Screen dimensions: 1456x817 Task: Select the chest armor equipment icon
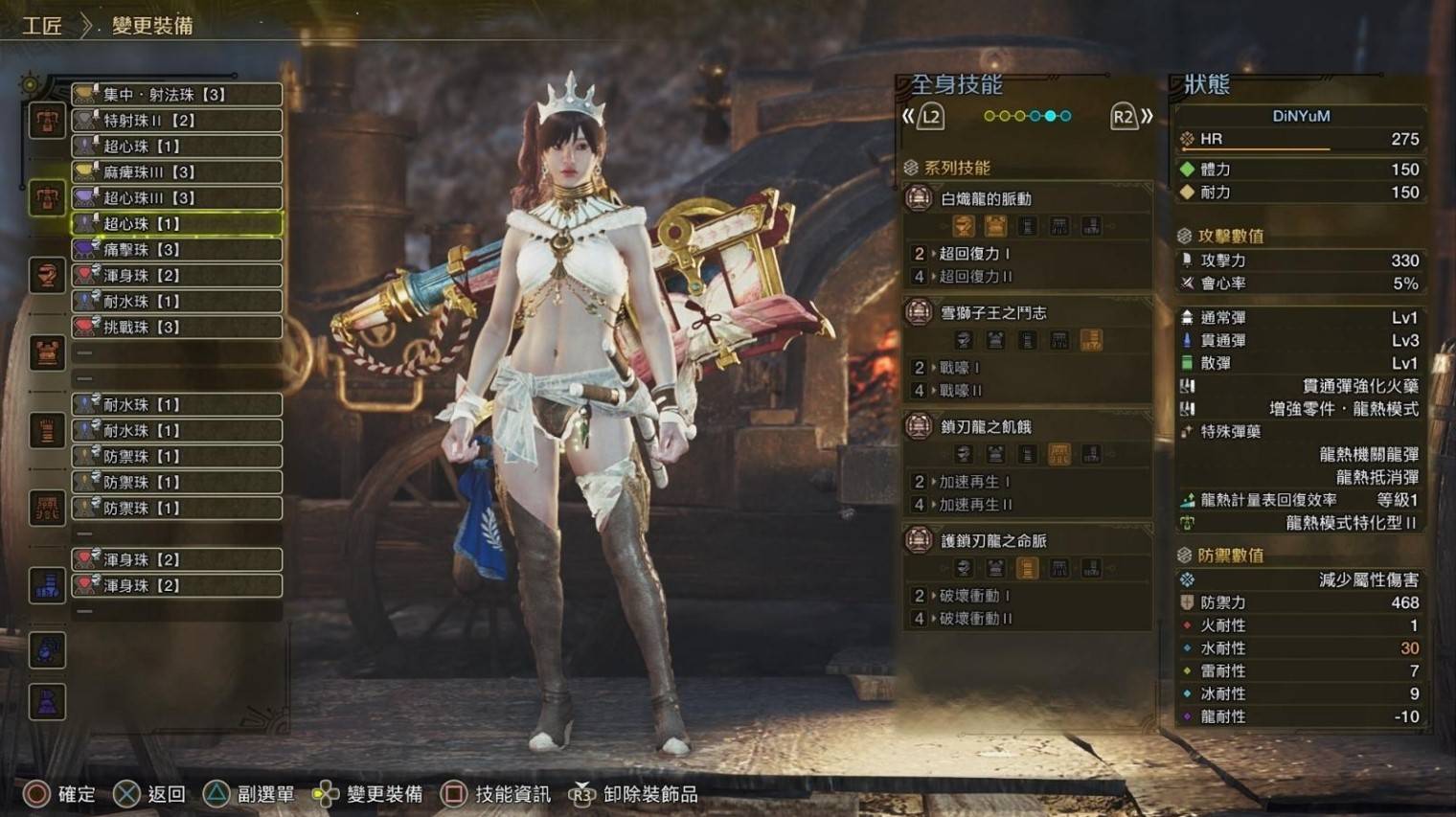pyautogui.click(x=47, y=353)
